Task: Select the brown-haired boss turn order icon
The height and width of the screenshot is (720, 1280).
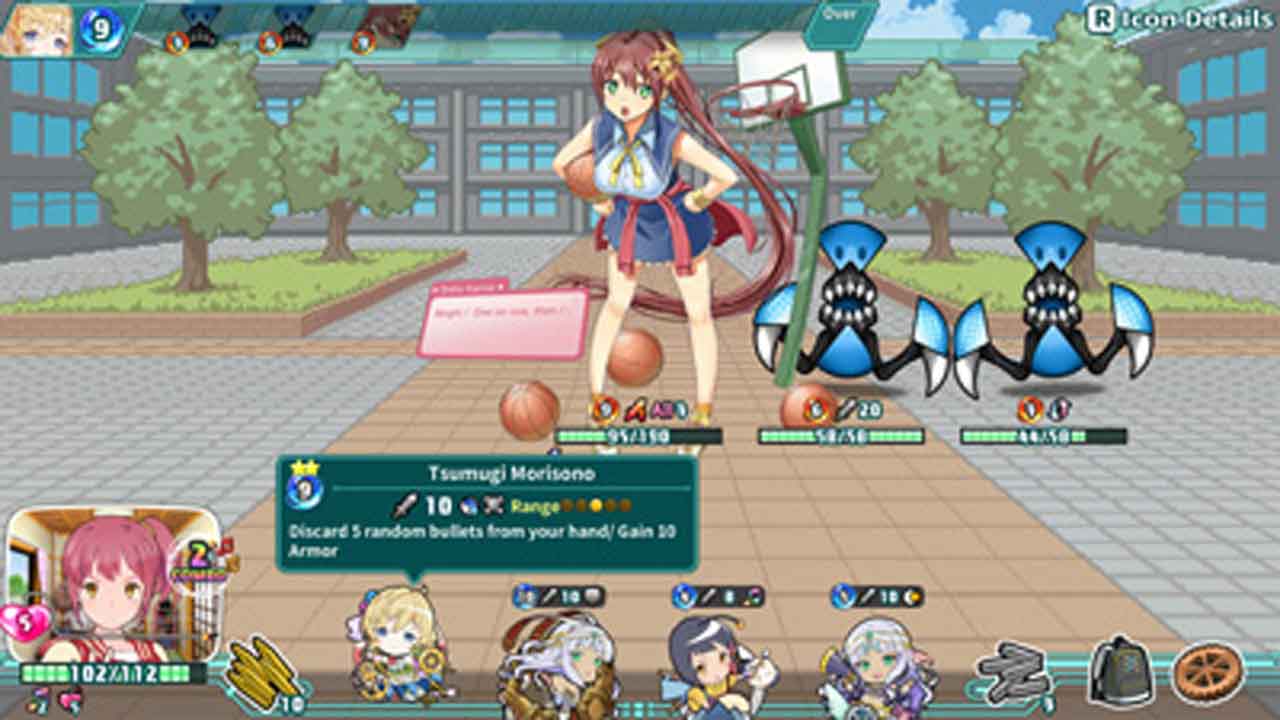Action: (x=390, y=27)
